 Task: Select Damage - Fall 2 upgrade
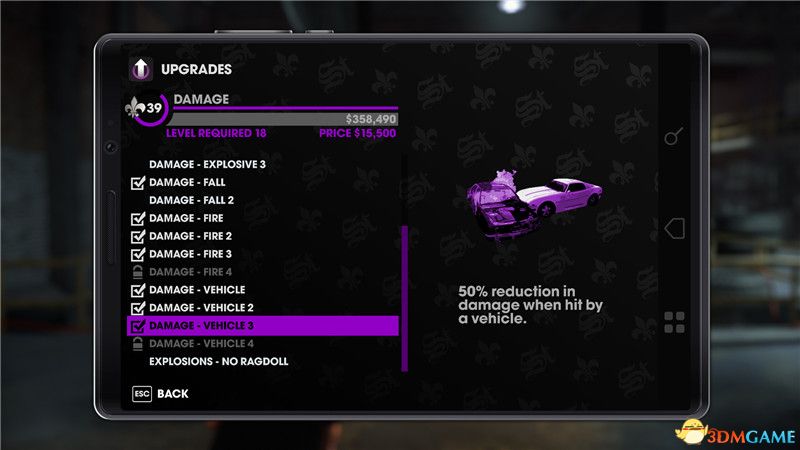(x=193, y=200)
